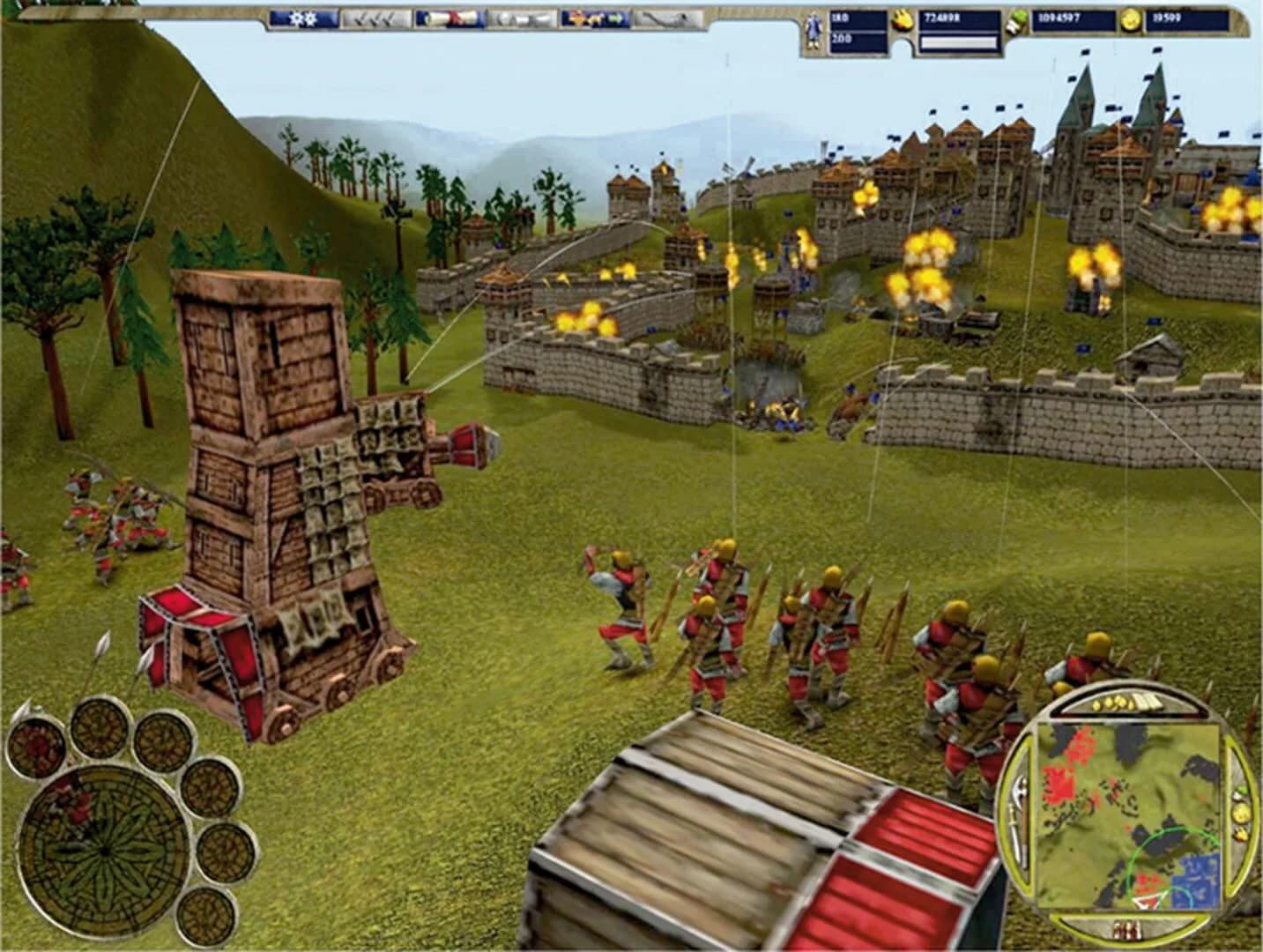The image size is (1263, 952).
Task: Click the enemy castle shown in blue on minimap
Action: click(1198, 881)
